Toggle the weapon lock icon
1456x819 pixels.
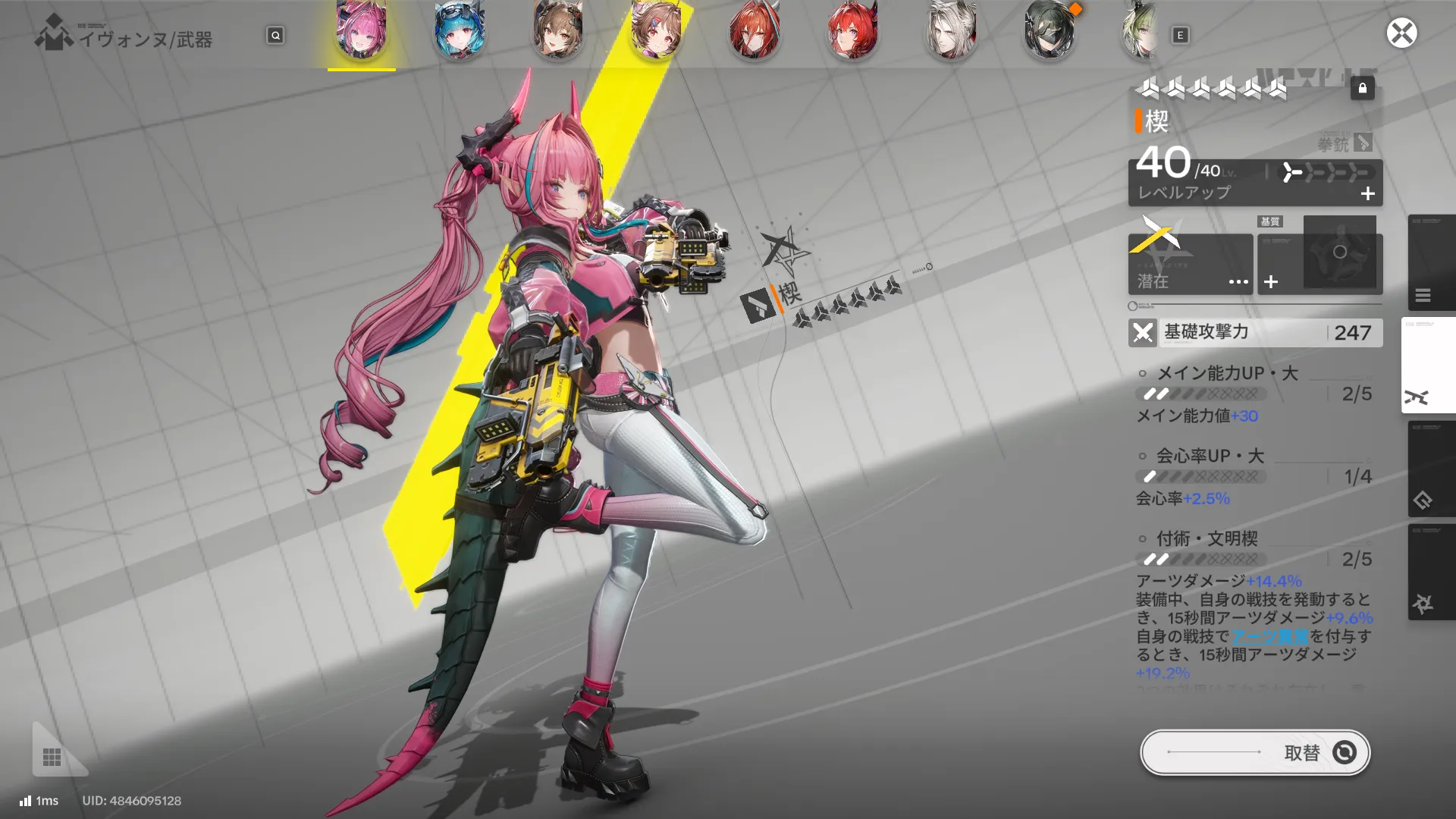(x=1363, y=89)
